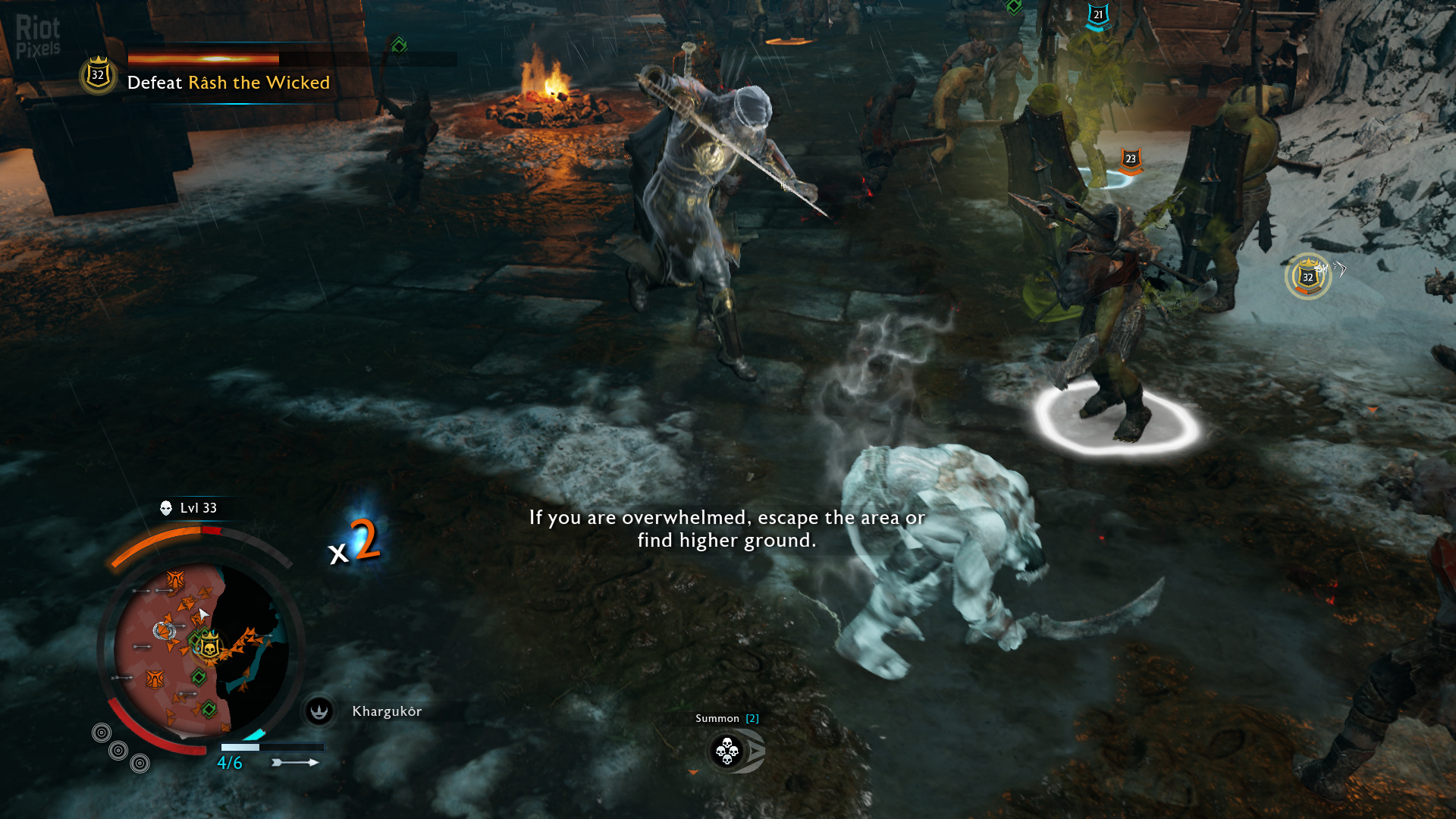The height and width of the screenshot is (819, 1456).
Task: Select the level 32 captain badge by objective
Action: 98,75
